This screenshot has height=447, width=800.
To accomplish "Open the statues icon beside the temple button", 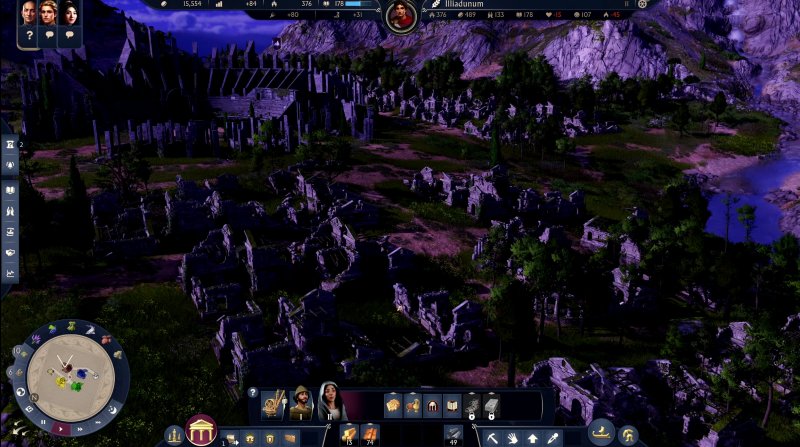I will tap(175, 436).
